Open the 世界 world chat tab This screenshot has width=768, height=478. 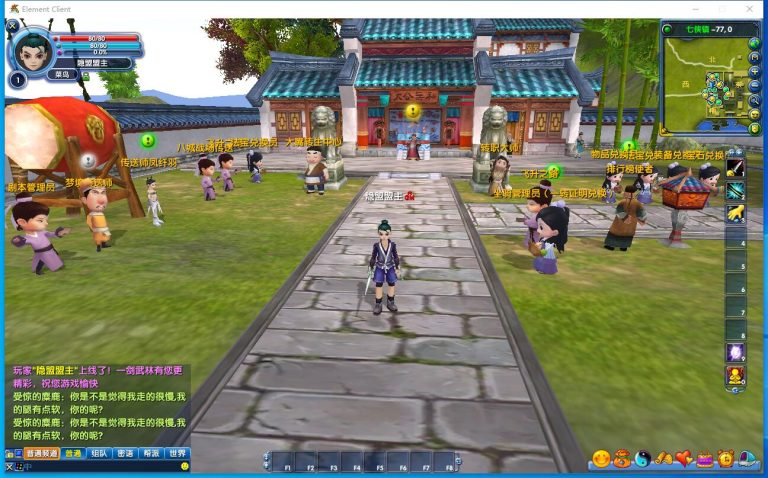click(x=177, y=453)
